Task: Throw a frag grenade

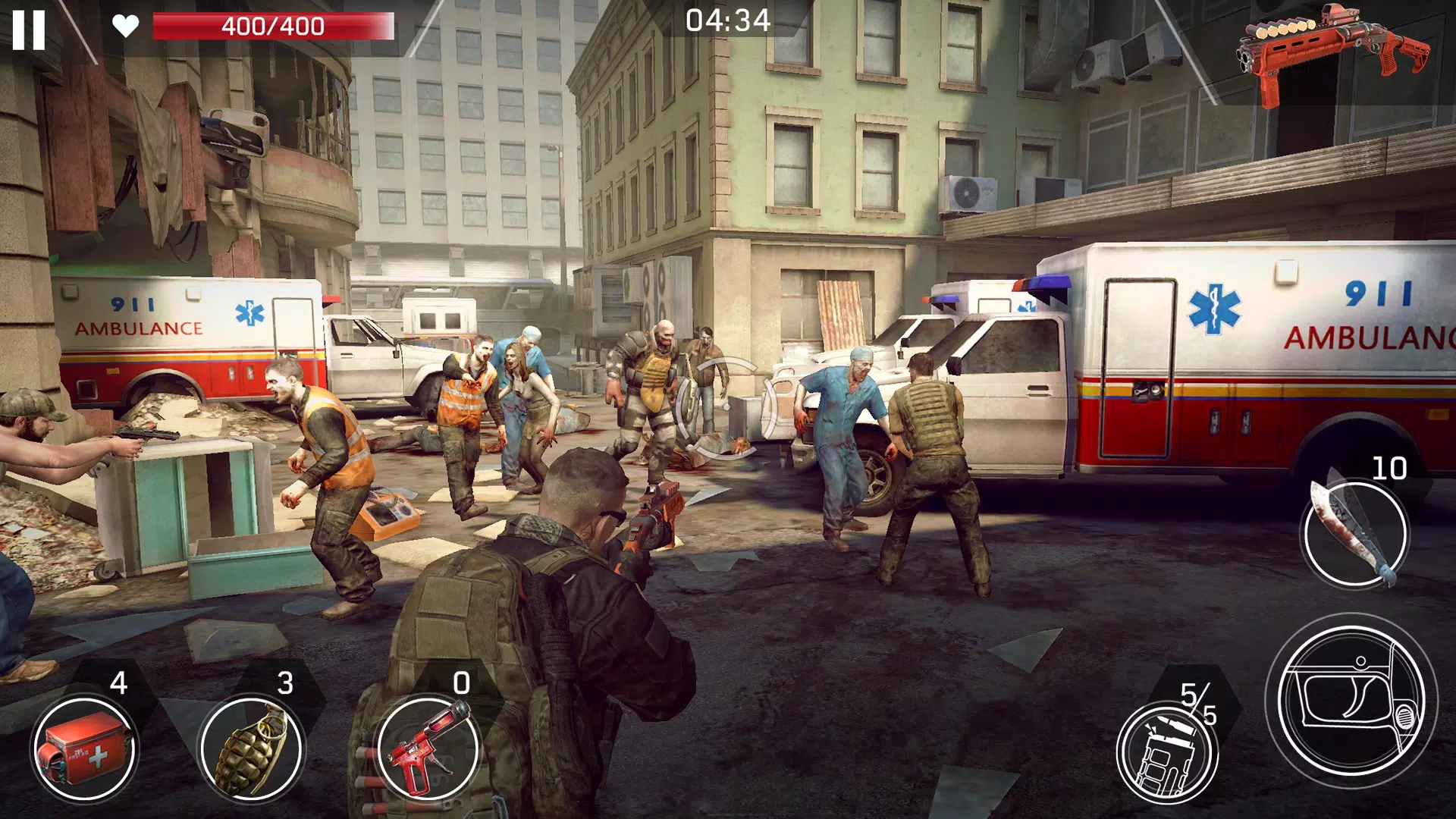Action: [x=251, y=749]
